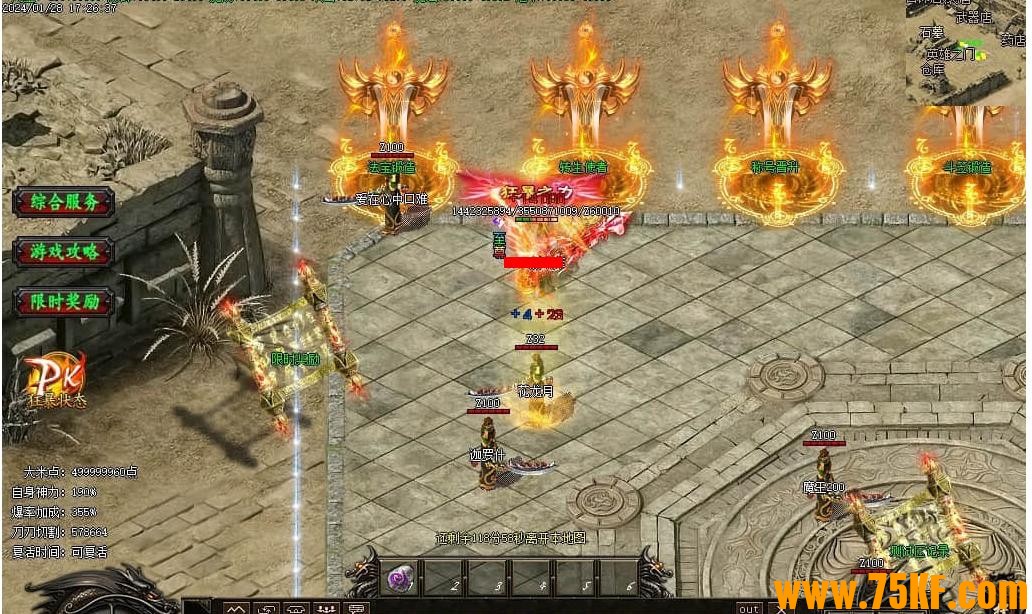
Task: Open the 综合服务 menu button
Action: click(64, 202)
